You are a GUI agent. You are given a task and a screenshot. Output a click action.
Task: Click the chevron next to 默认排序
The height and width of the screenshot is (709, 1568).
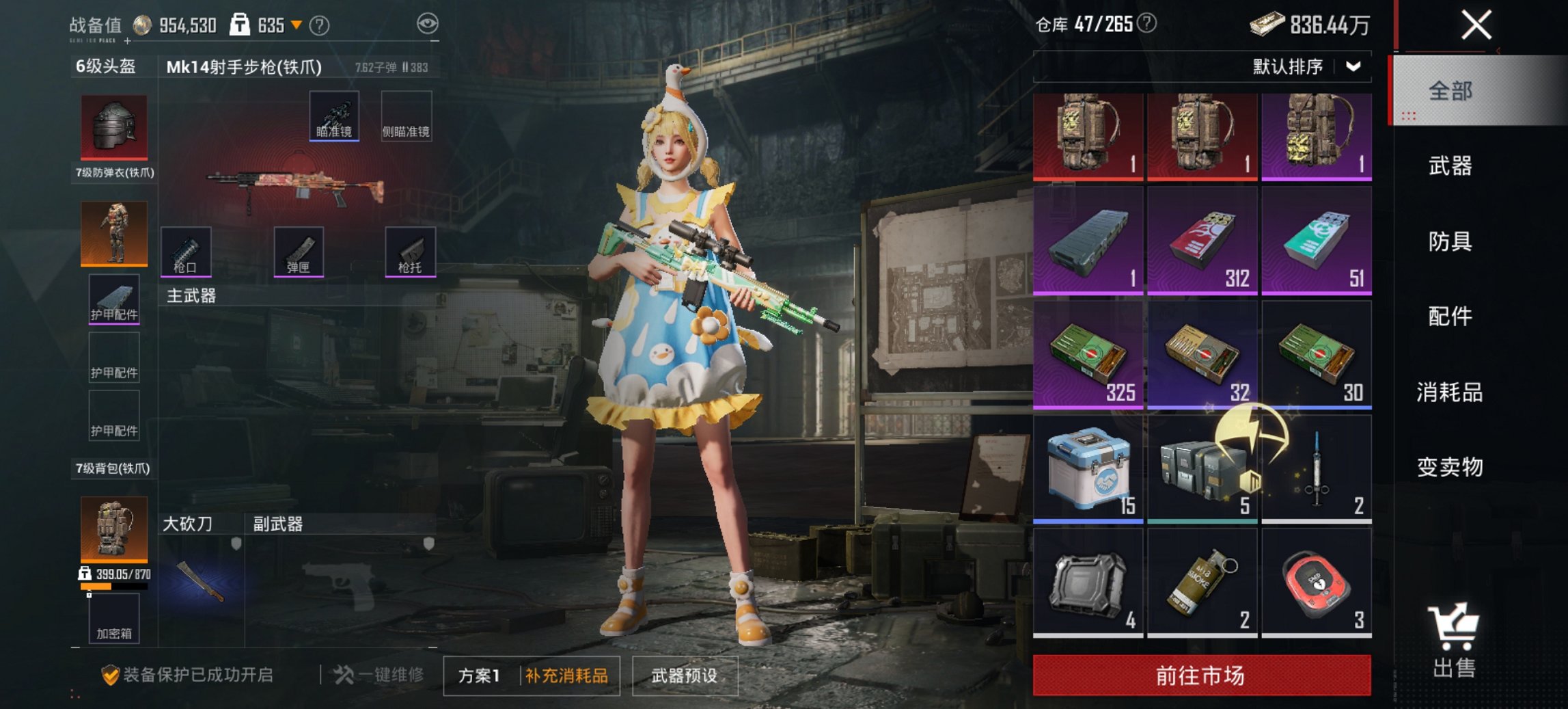click(1353, 66)
